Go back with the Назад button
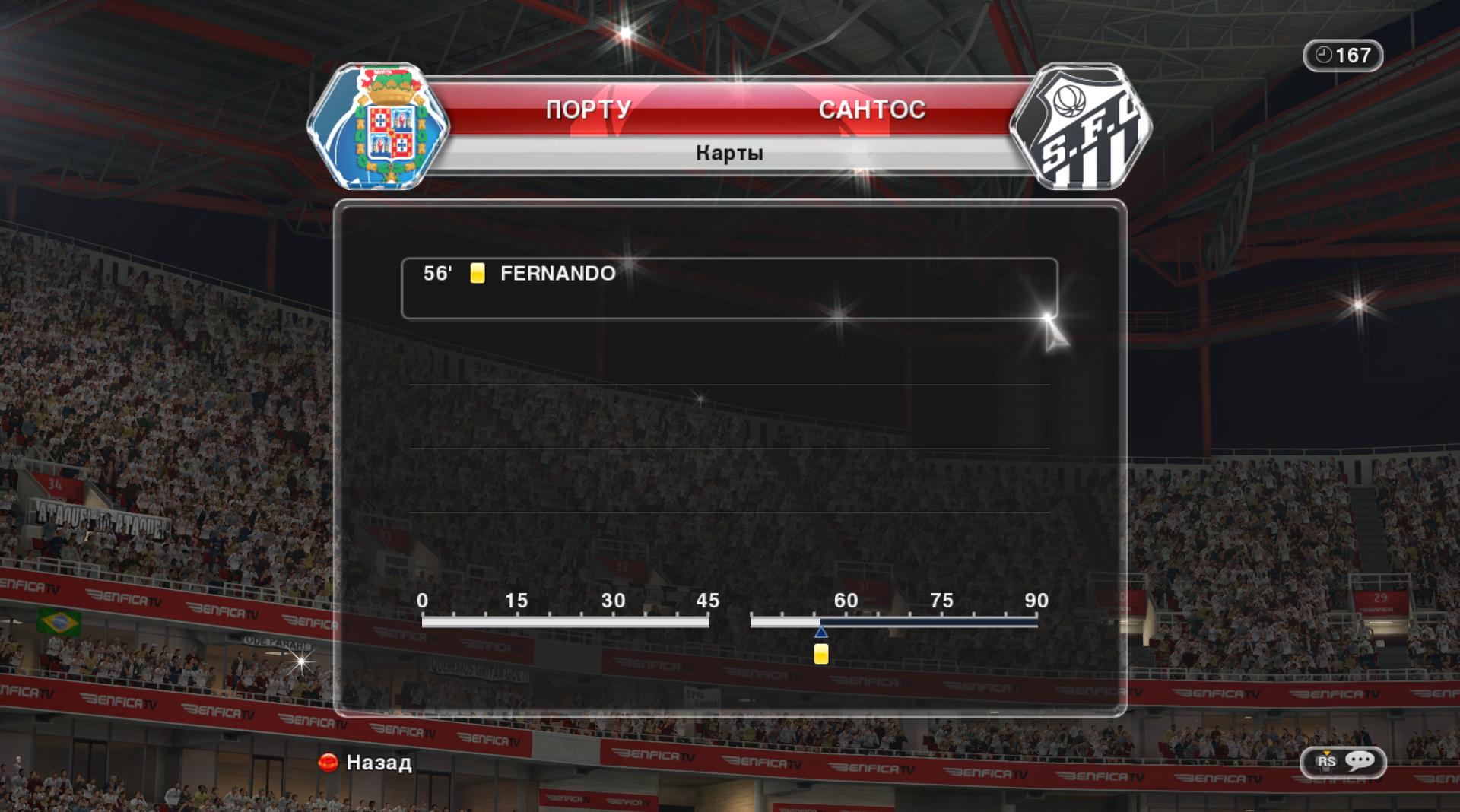 (366, 762)
